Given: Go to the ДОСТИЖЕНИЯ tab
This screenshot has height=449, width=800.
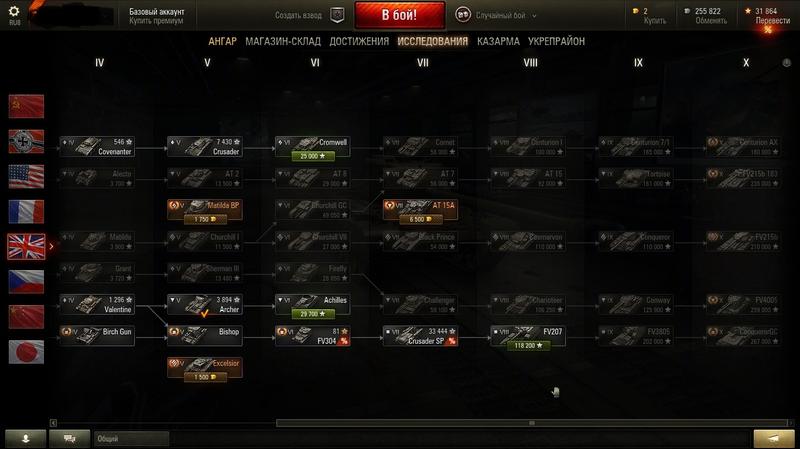Looking at the screenshot, I should pyautogui.click(x=360, y=42).
